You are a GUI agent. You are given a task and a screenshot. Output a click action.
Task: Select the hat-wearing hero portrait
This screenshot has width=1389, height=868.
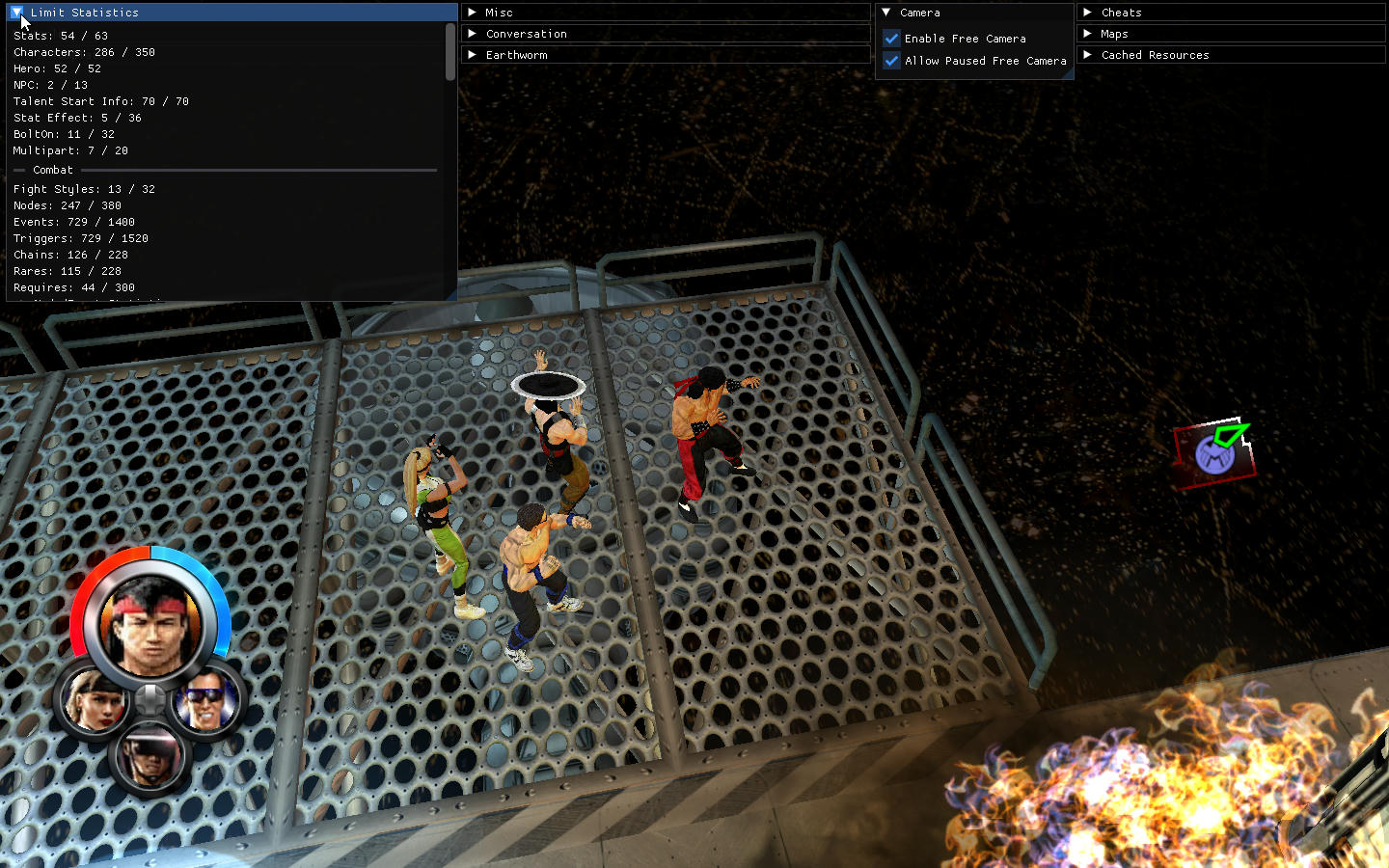tap(150, 756)
